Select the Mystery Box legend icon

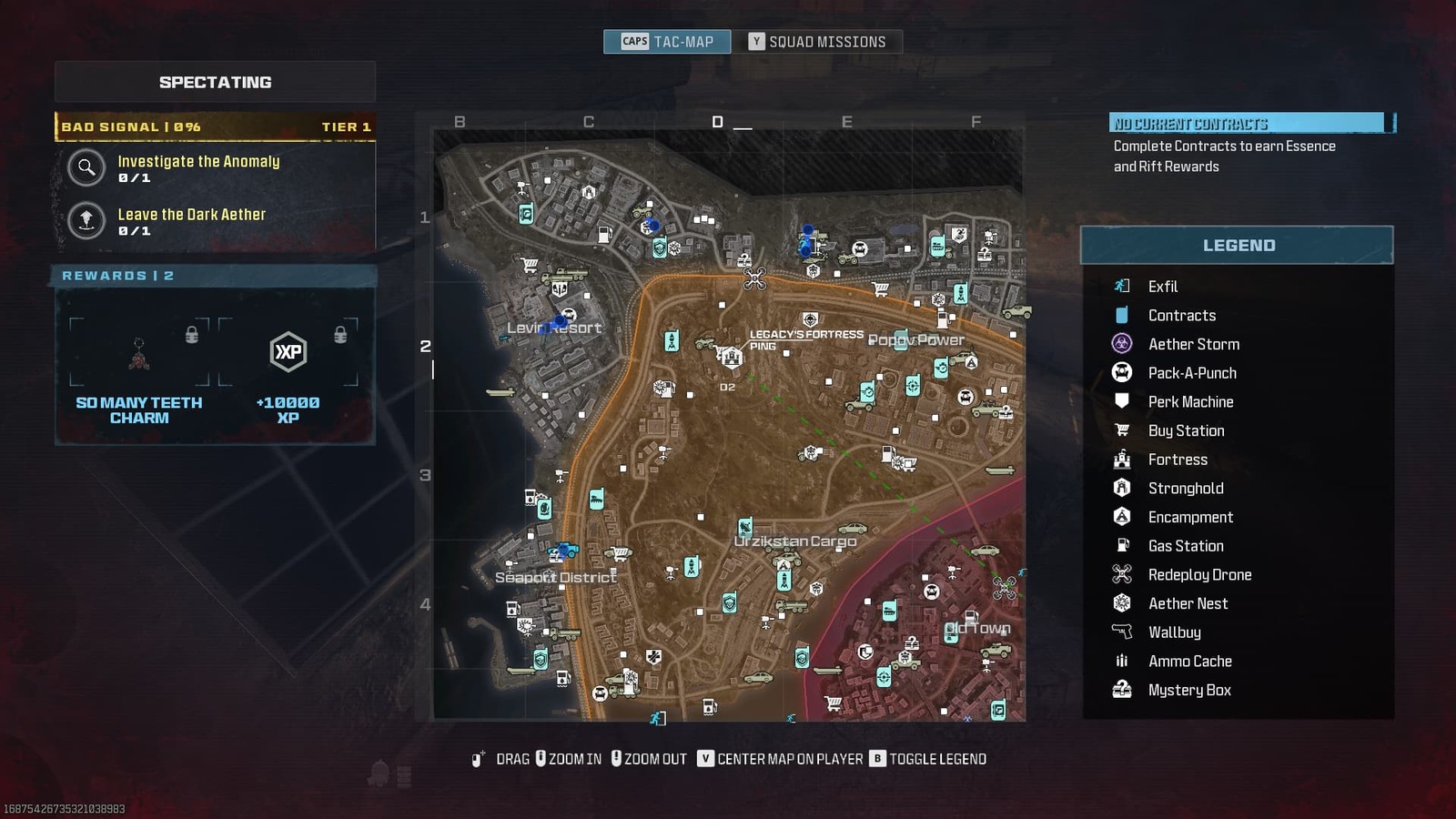1122,690
